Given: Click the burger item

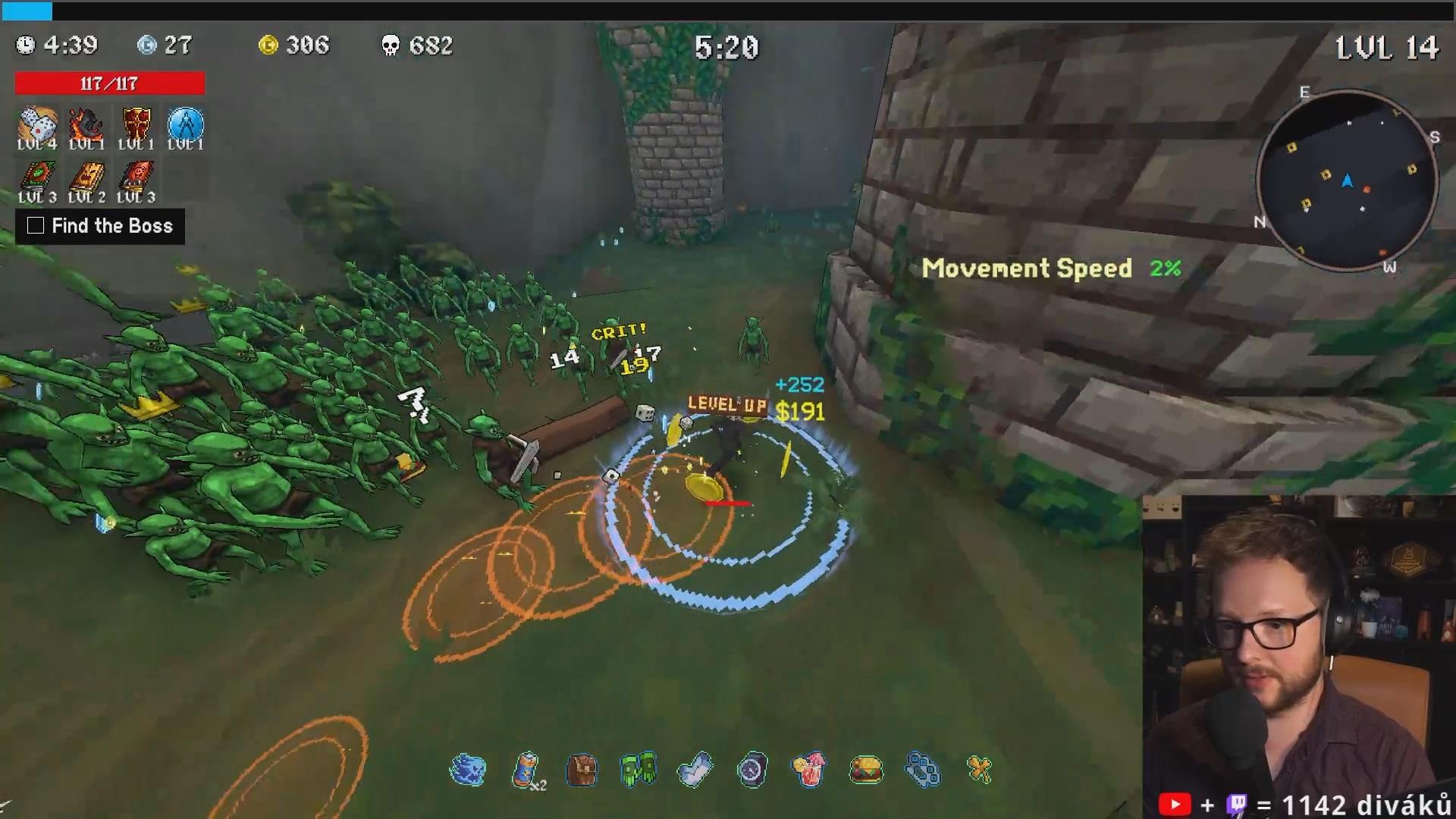Looking at the screenshot, I should point(866,770).
